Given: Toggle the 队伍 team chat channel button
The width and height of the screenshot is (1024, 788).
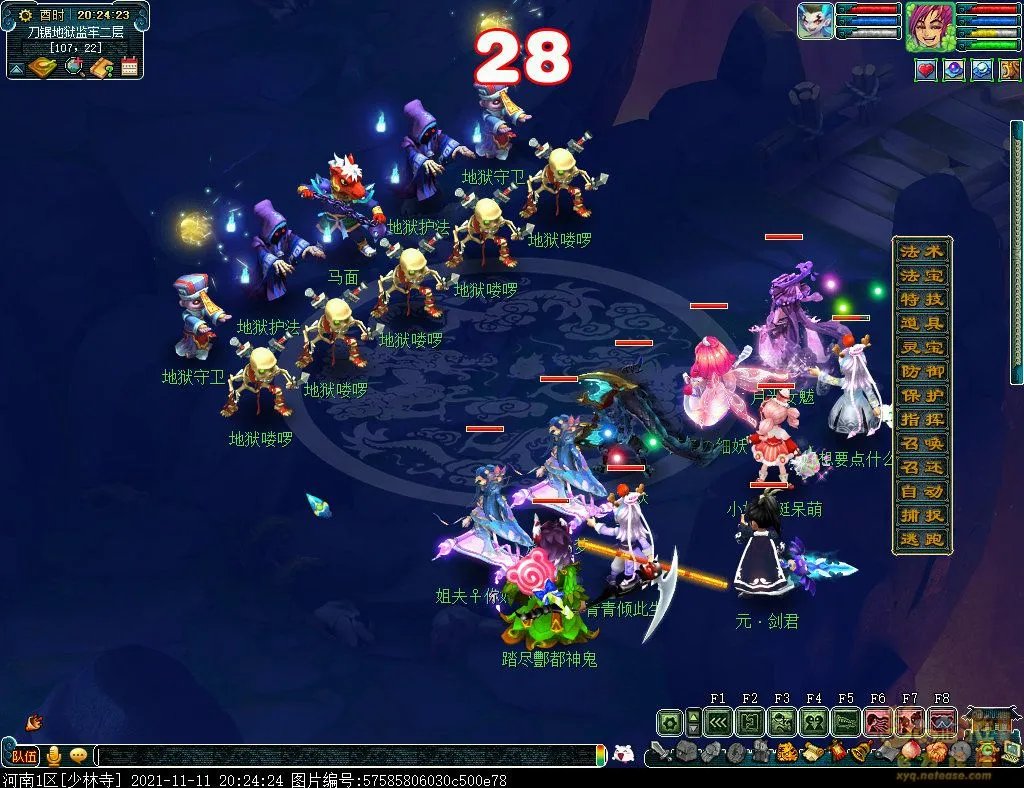Looking at the screenshot, I should [x=23, y=756].
